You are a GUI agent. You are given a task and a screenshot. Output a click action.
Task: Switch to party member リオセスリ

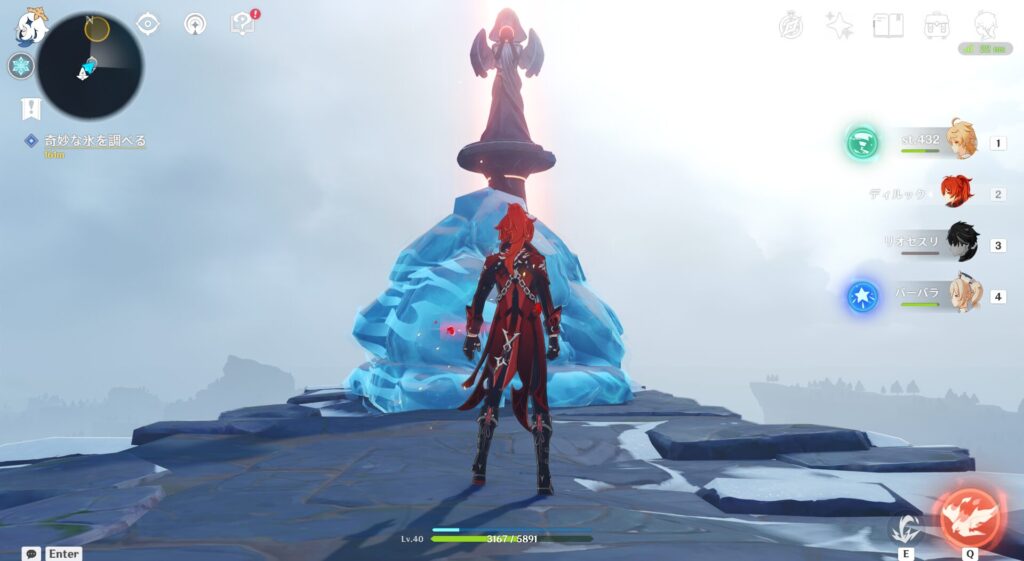(x=960, y=244)
